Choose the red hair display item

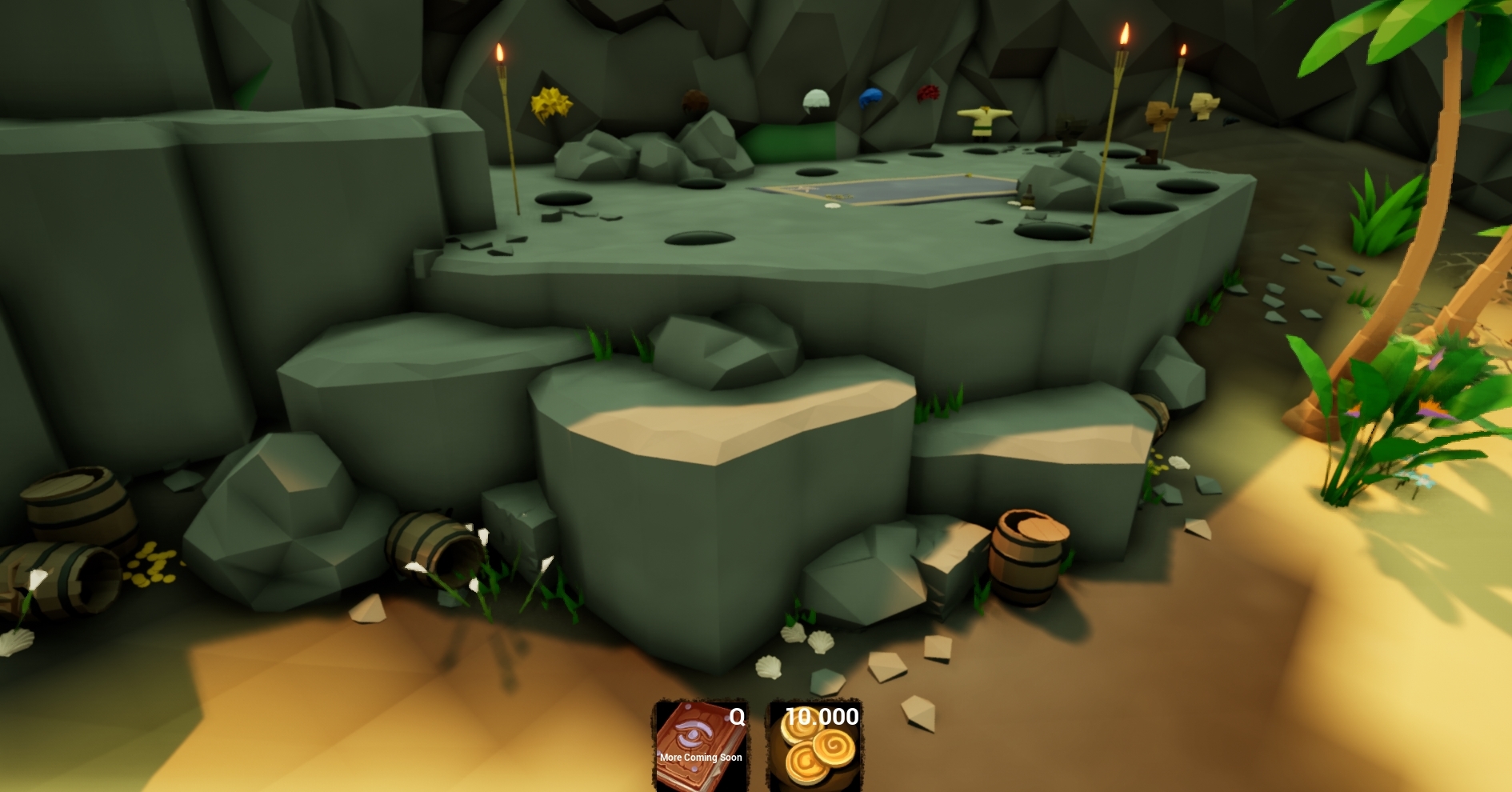[x=927, y=94]
